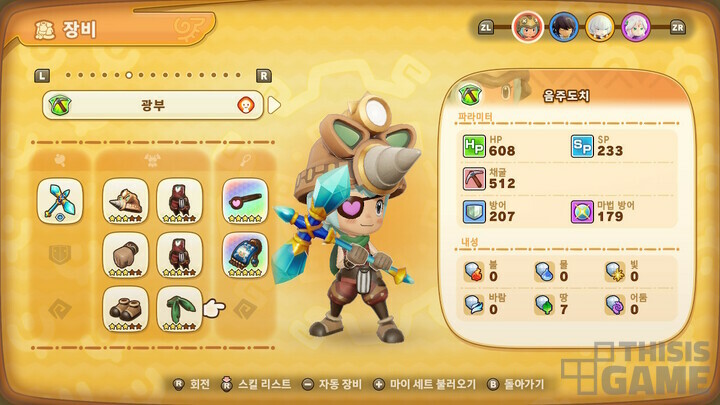Select the green leaf accessory slot
The height and width of the screenshot is (405, 720).
(180, 308)
